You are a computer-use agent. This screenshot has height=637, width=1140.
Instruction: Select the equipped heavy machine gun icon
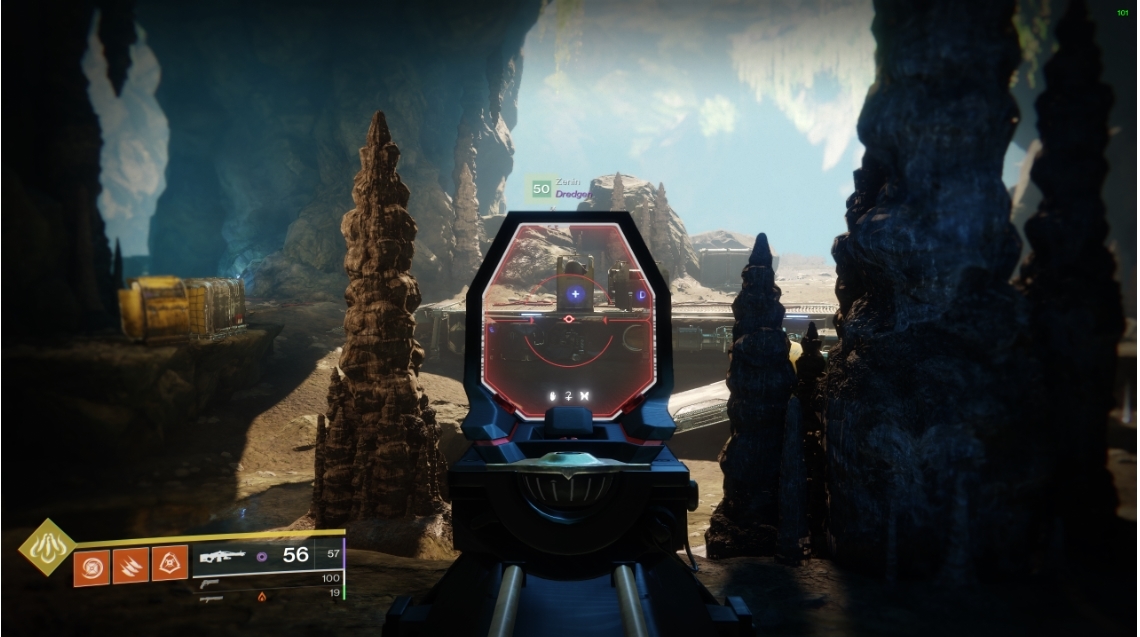[222, 556]
